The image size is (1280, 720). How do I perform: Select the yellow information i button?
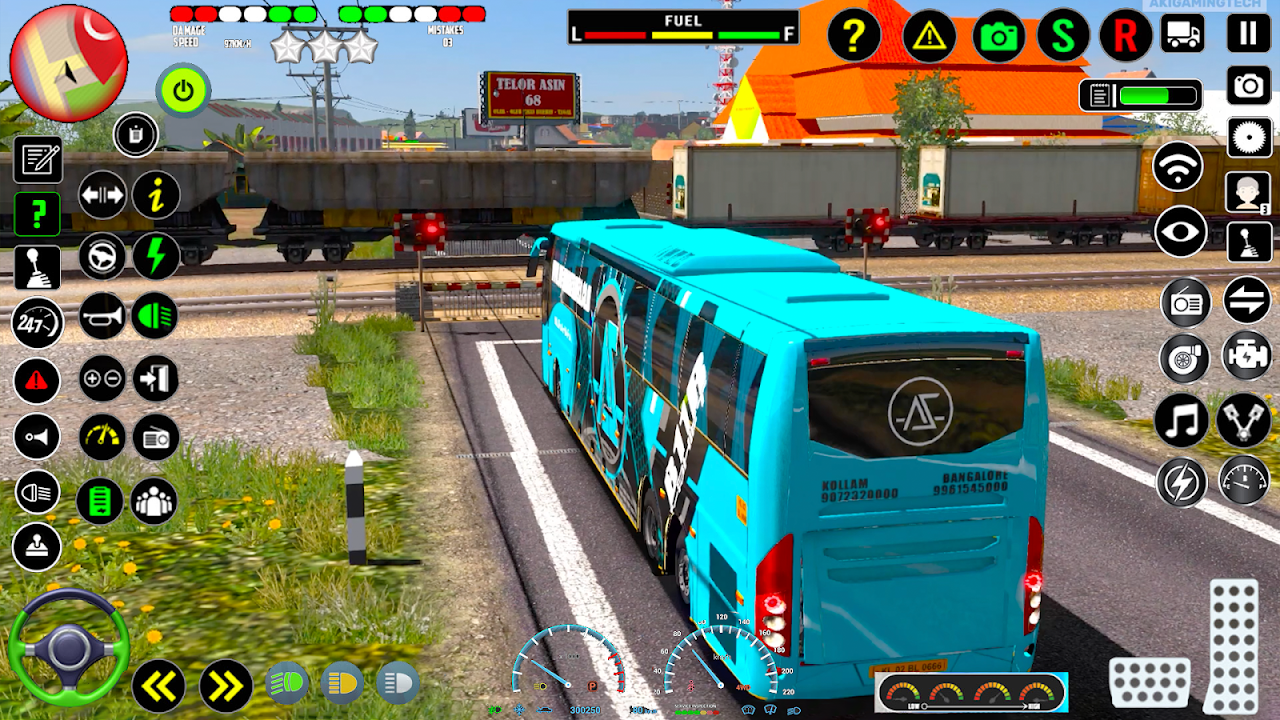(x=156, y=194)
